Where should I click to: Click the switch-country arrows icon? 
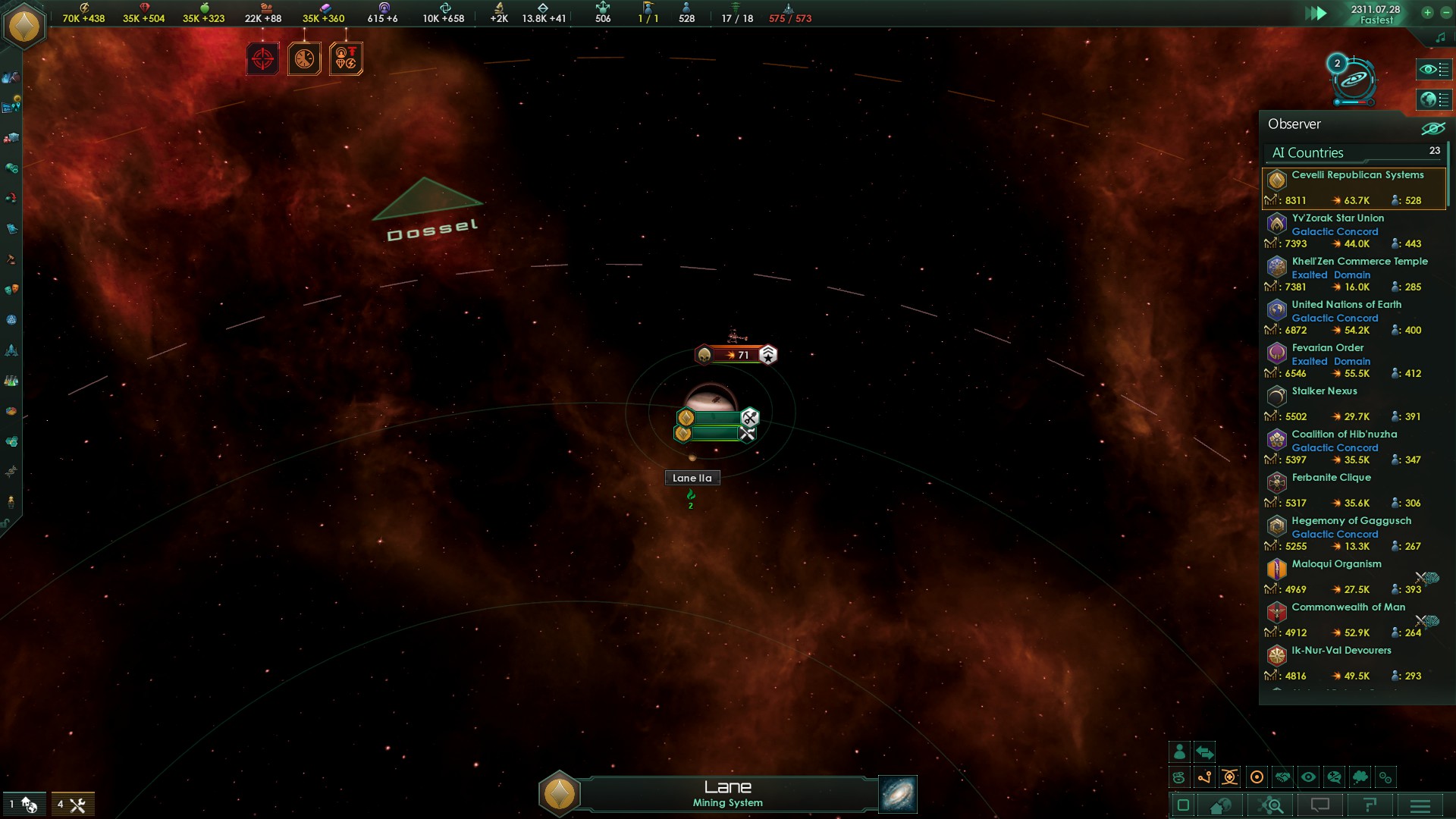[x=1204, y=752]
